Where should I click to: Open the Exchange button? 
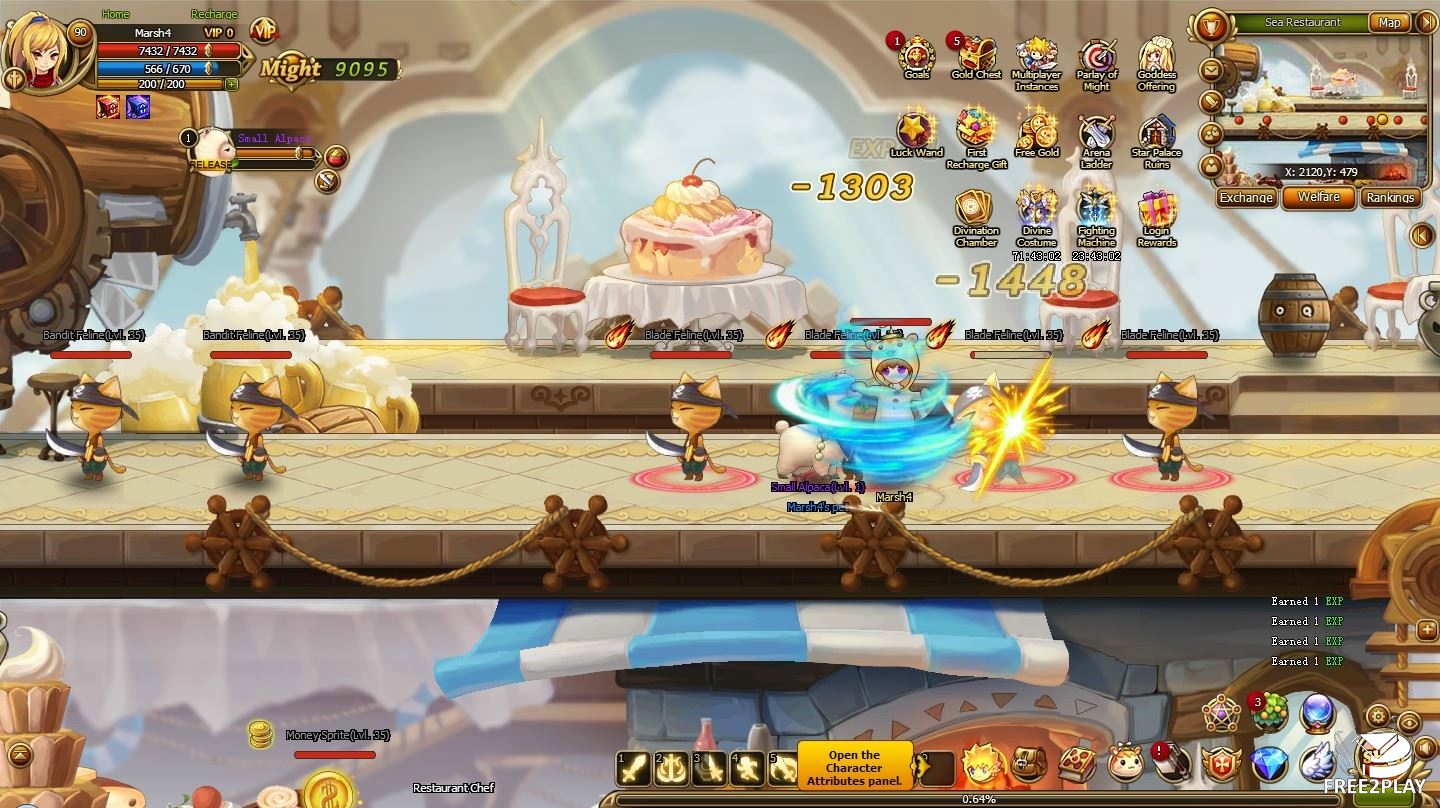pos(1246,197)
